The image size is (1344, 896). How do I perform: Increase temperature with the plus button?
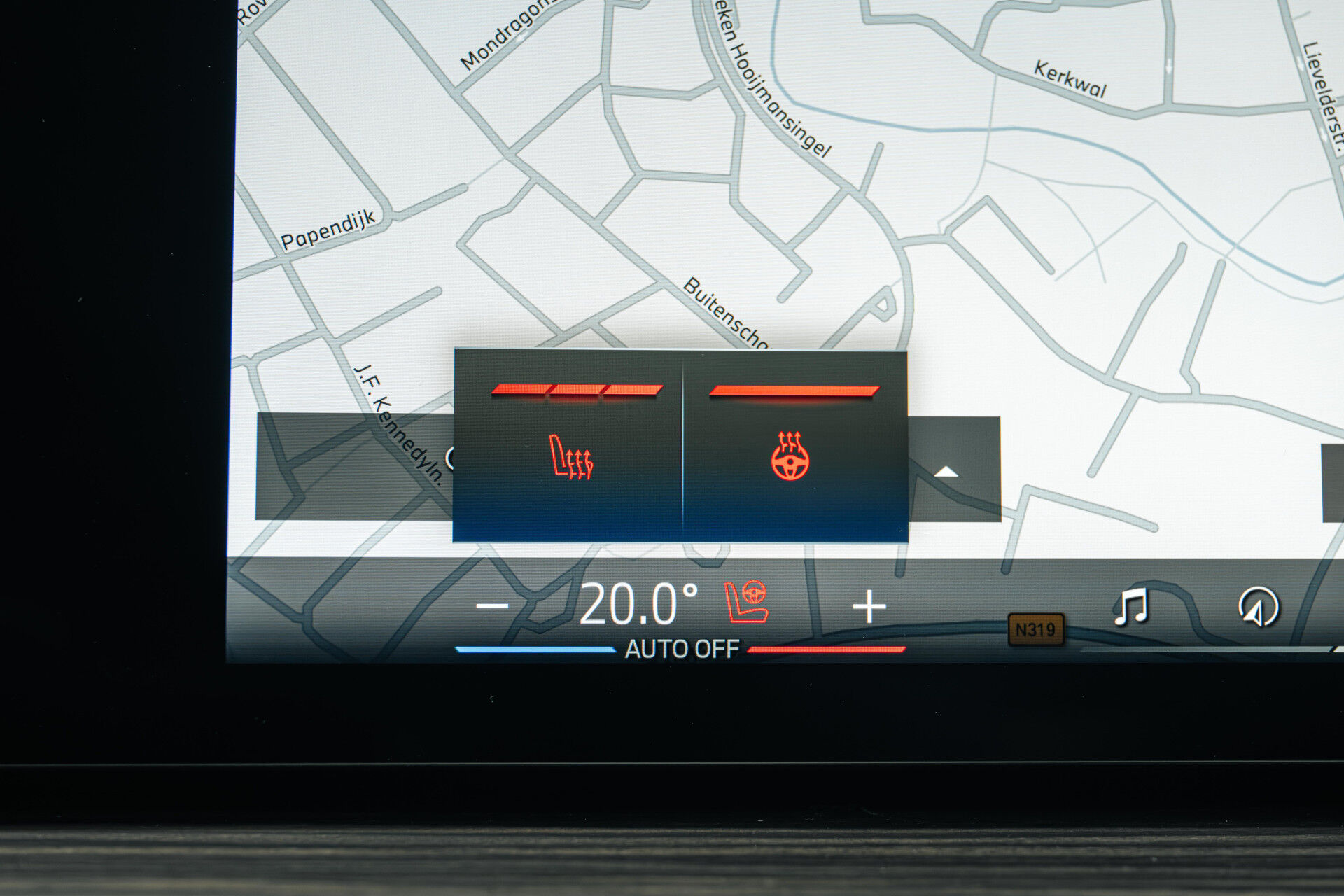869,606
